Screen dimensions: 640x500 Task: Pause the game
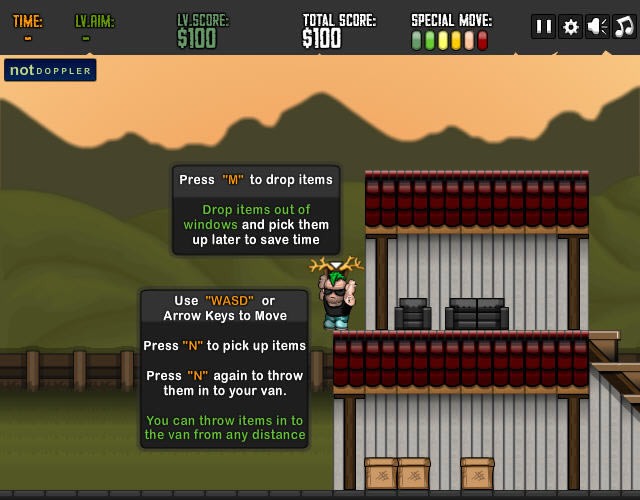[x=543, y=27]
